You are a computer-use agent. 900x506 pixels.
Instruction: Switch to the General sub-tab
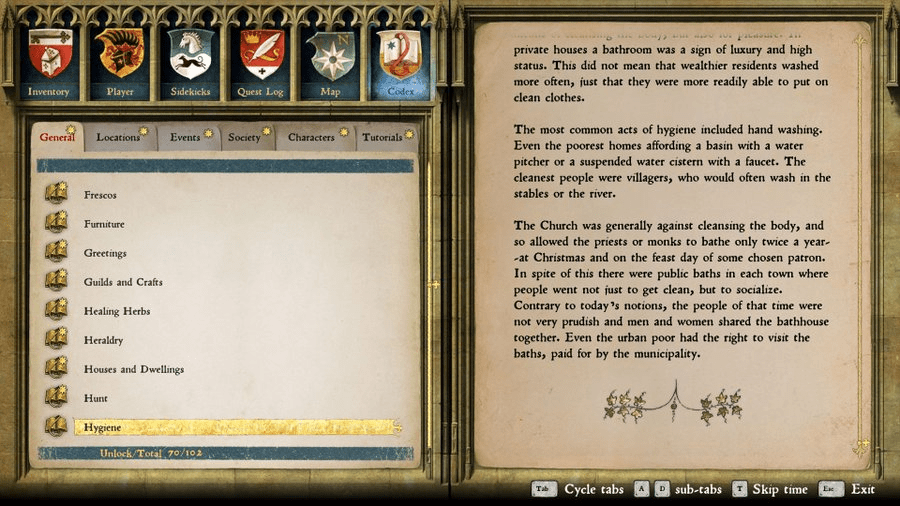point(58,137)
